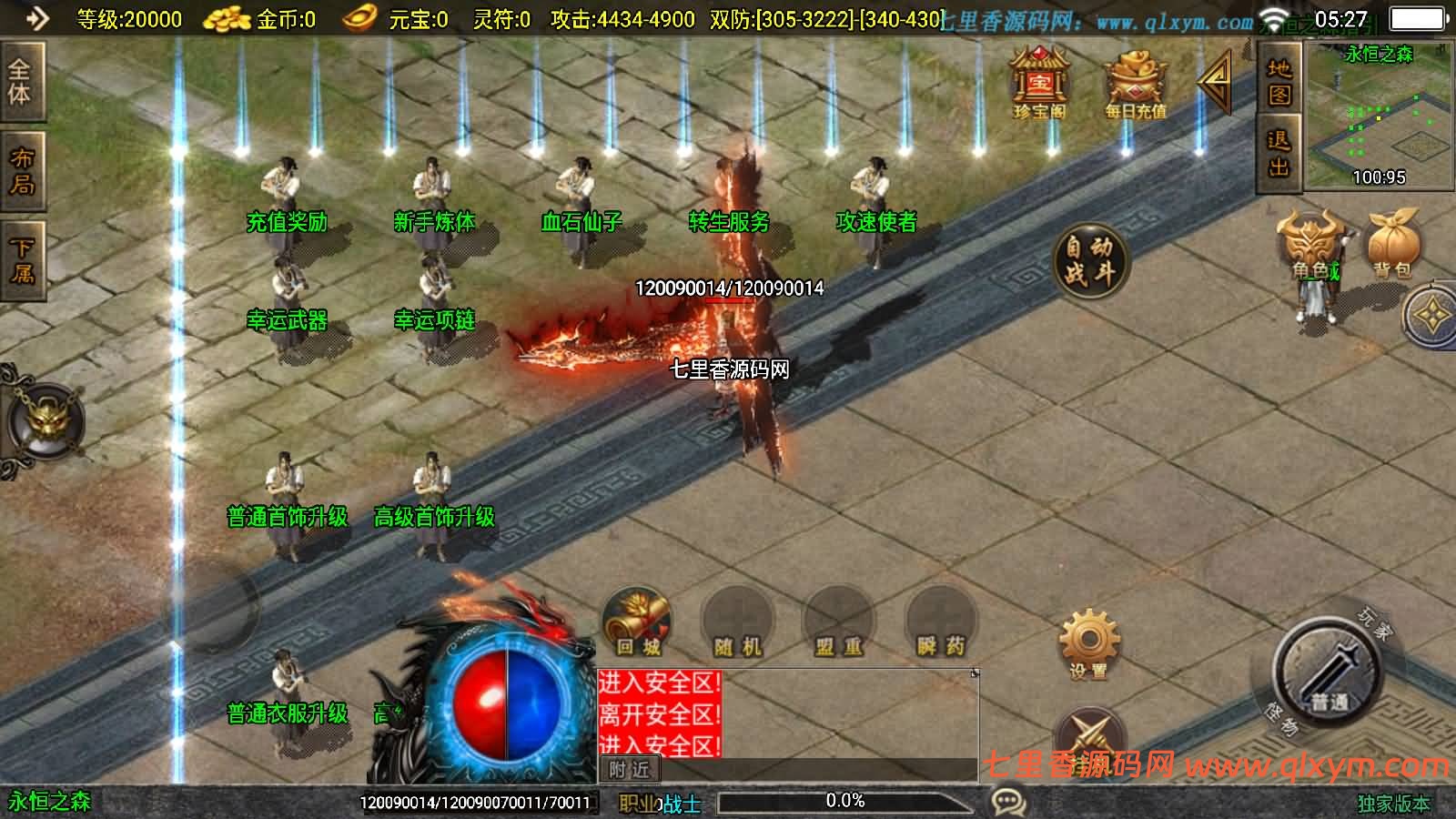Switch to the 布局 tab
1456x819 pixels.
pos(21,171)
